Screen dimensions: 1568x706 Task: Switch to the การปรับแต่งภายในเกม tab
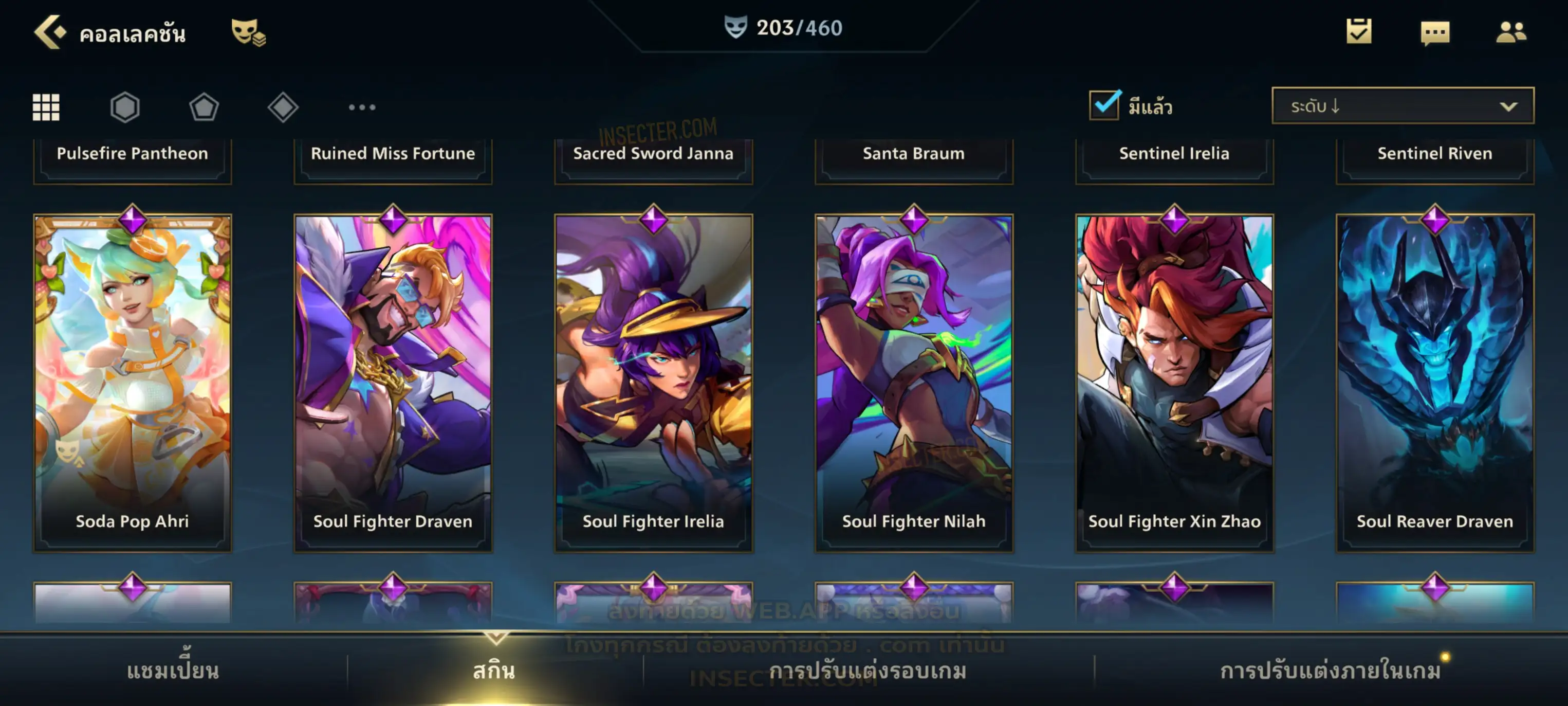1331,671
